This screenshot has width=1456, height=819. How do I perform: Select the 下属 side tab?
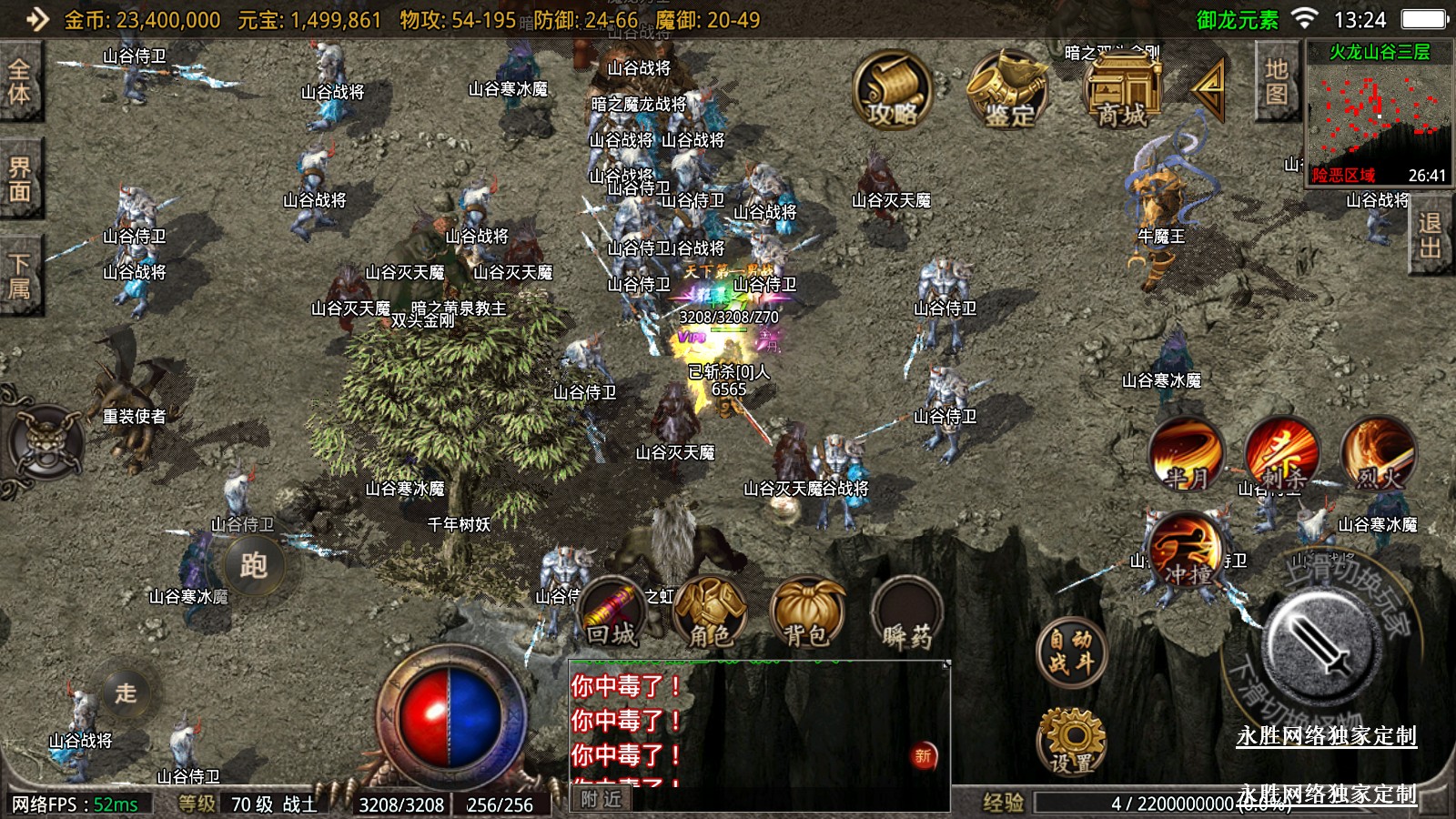19,277
